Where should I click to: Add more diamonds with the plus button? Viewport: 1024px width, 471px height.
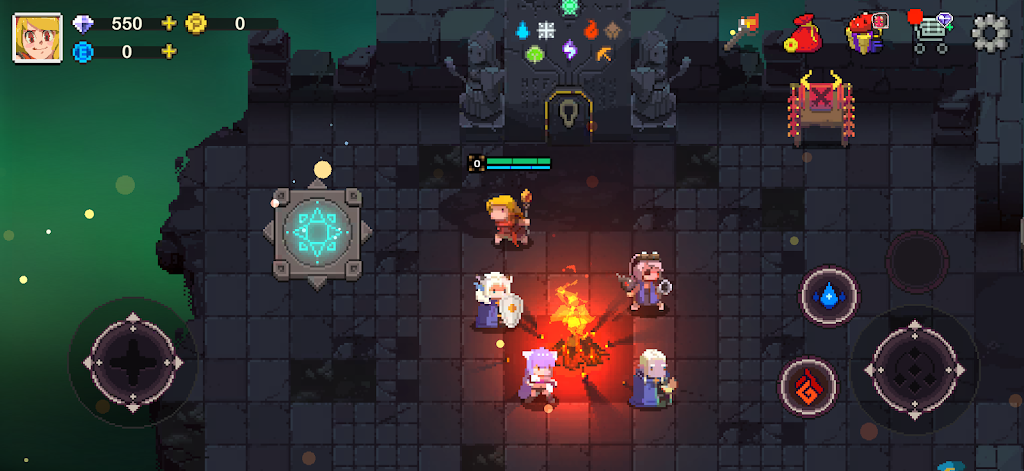click(x=168, y=23)
